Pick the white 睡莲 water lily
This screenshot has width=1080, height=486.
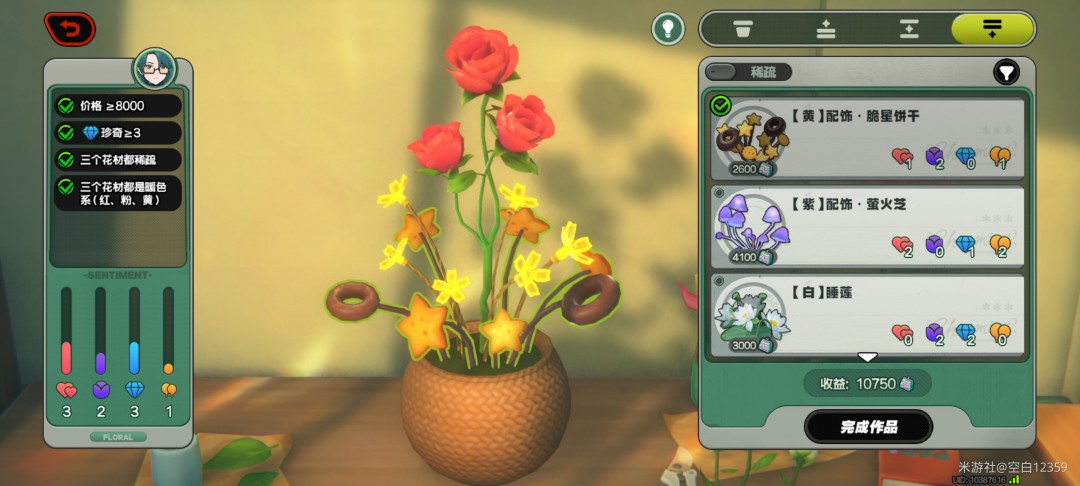click(x=867, y=313)
